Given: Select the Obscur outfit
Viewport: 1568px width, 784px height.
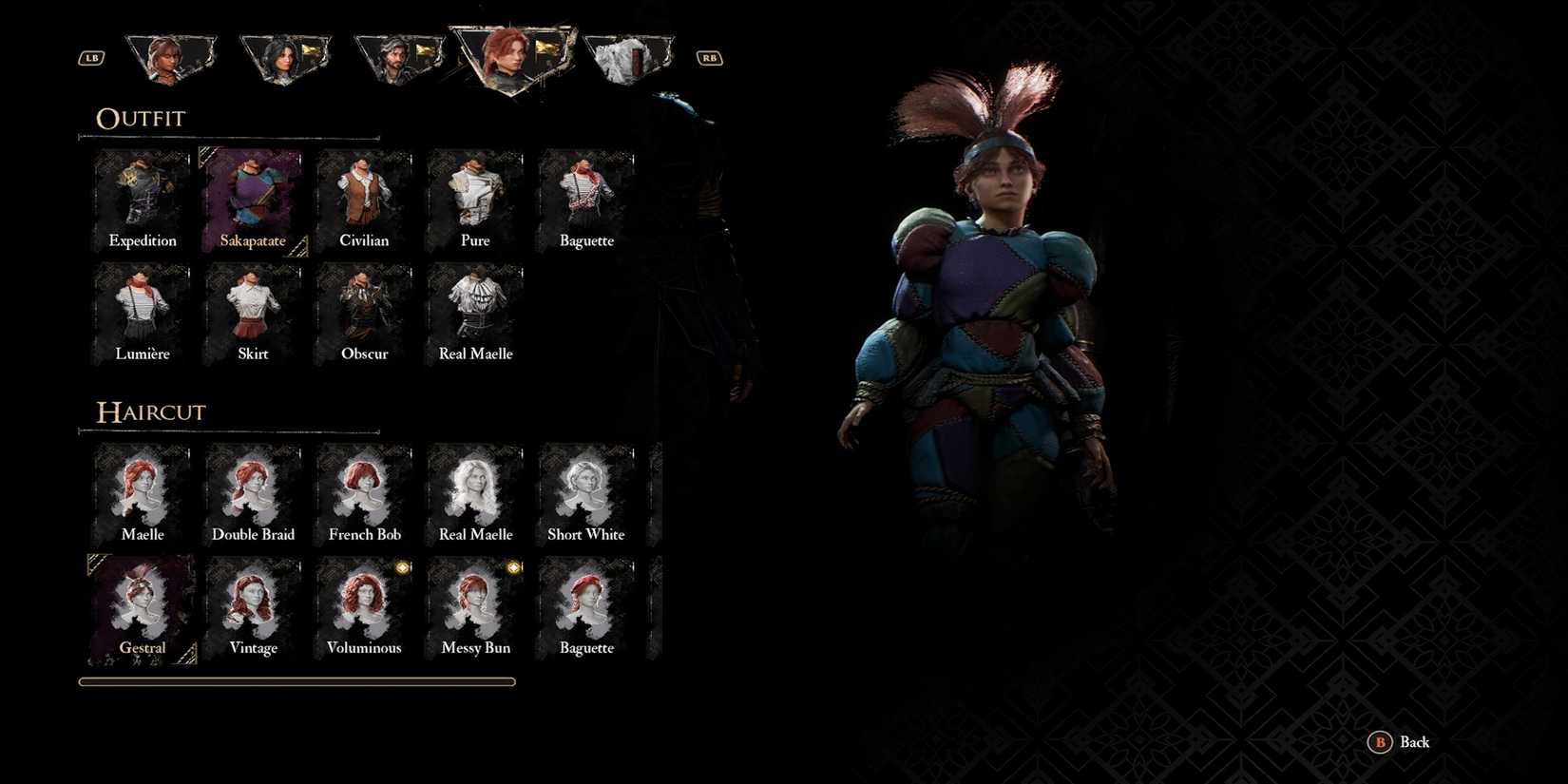Looking at the screenshot, I should click(363, 310).
